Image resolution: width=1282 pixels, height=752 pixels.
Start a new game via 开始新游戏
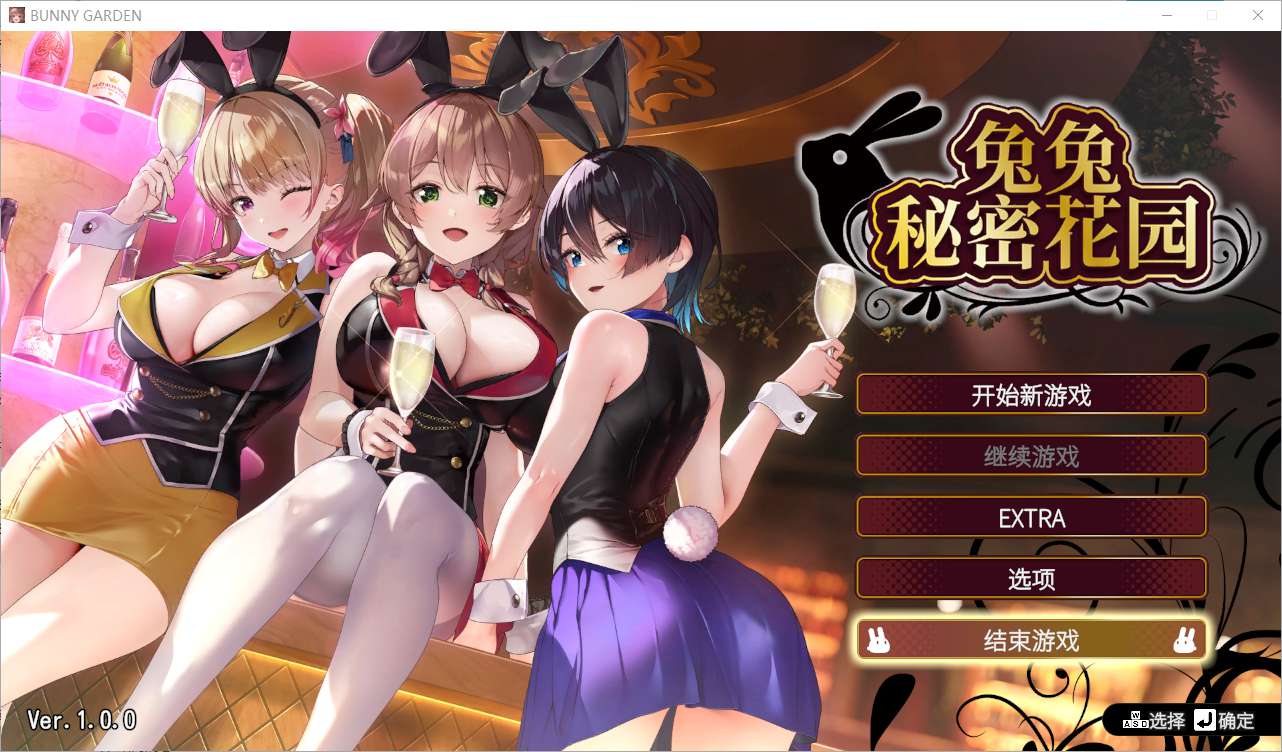[1032, 394]
